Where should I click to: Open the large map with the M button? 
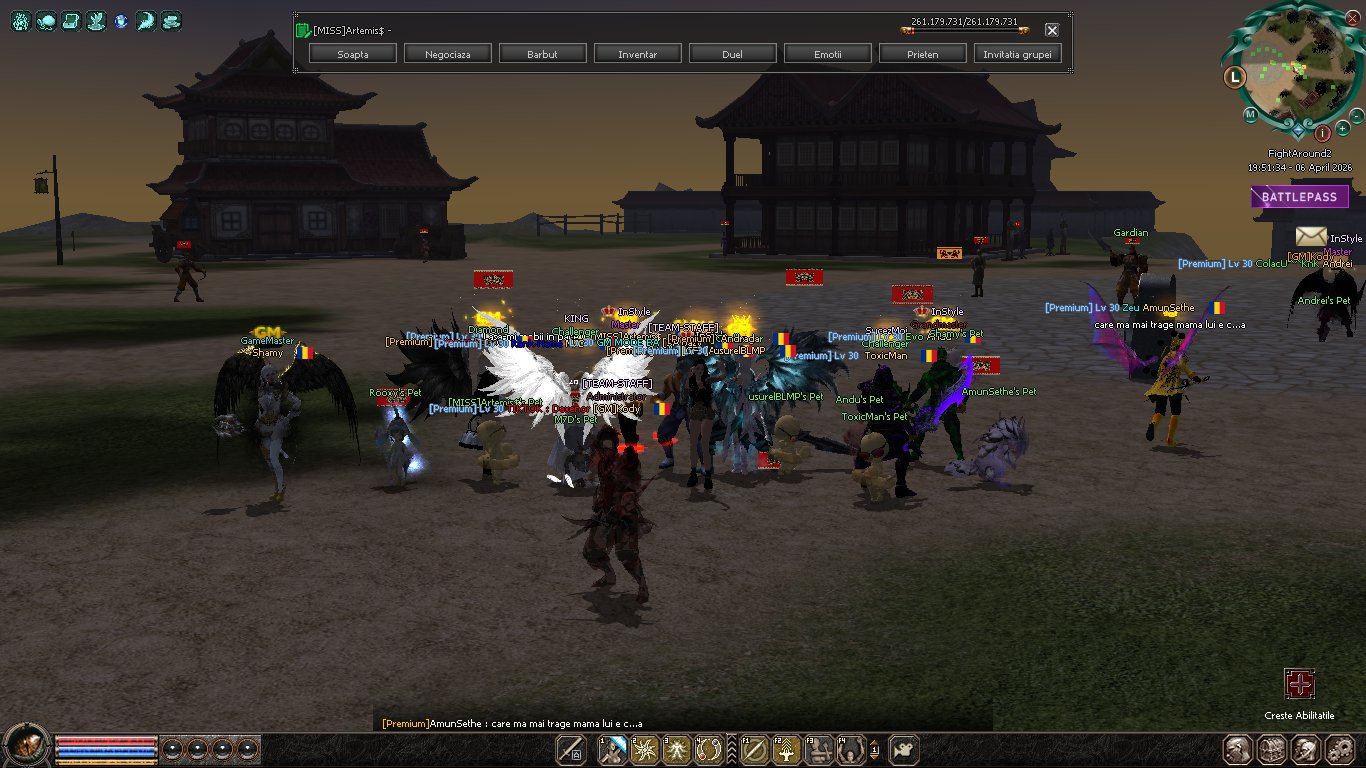tap(1250, 115)
